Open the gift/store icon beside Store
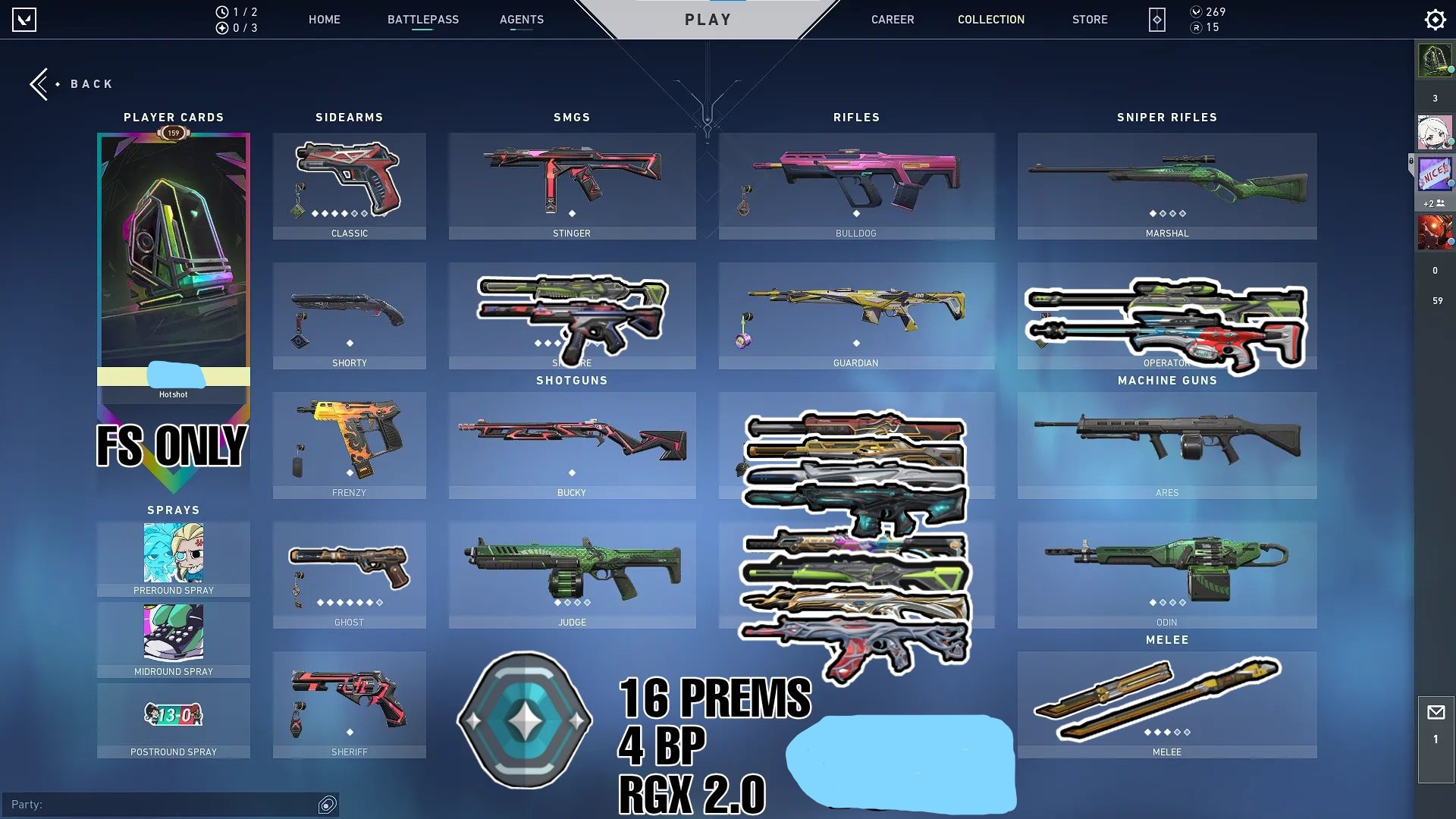The width and height of the screenshot is (1456, 819). 1156,20
